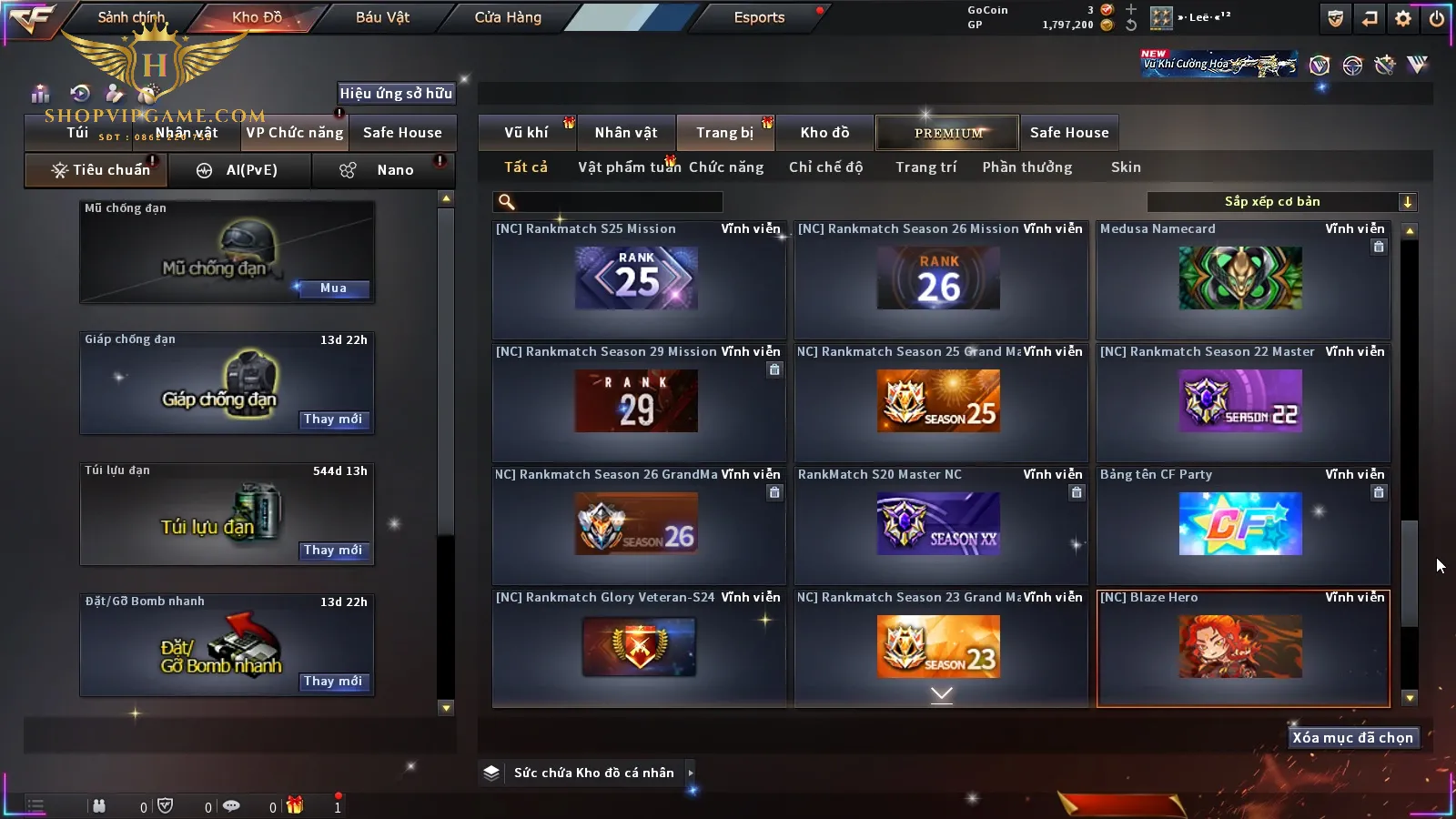Open the gear settings icon
The image size is (1456, 819).
click(x=1403, y=18)
